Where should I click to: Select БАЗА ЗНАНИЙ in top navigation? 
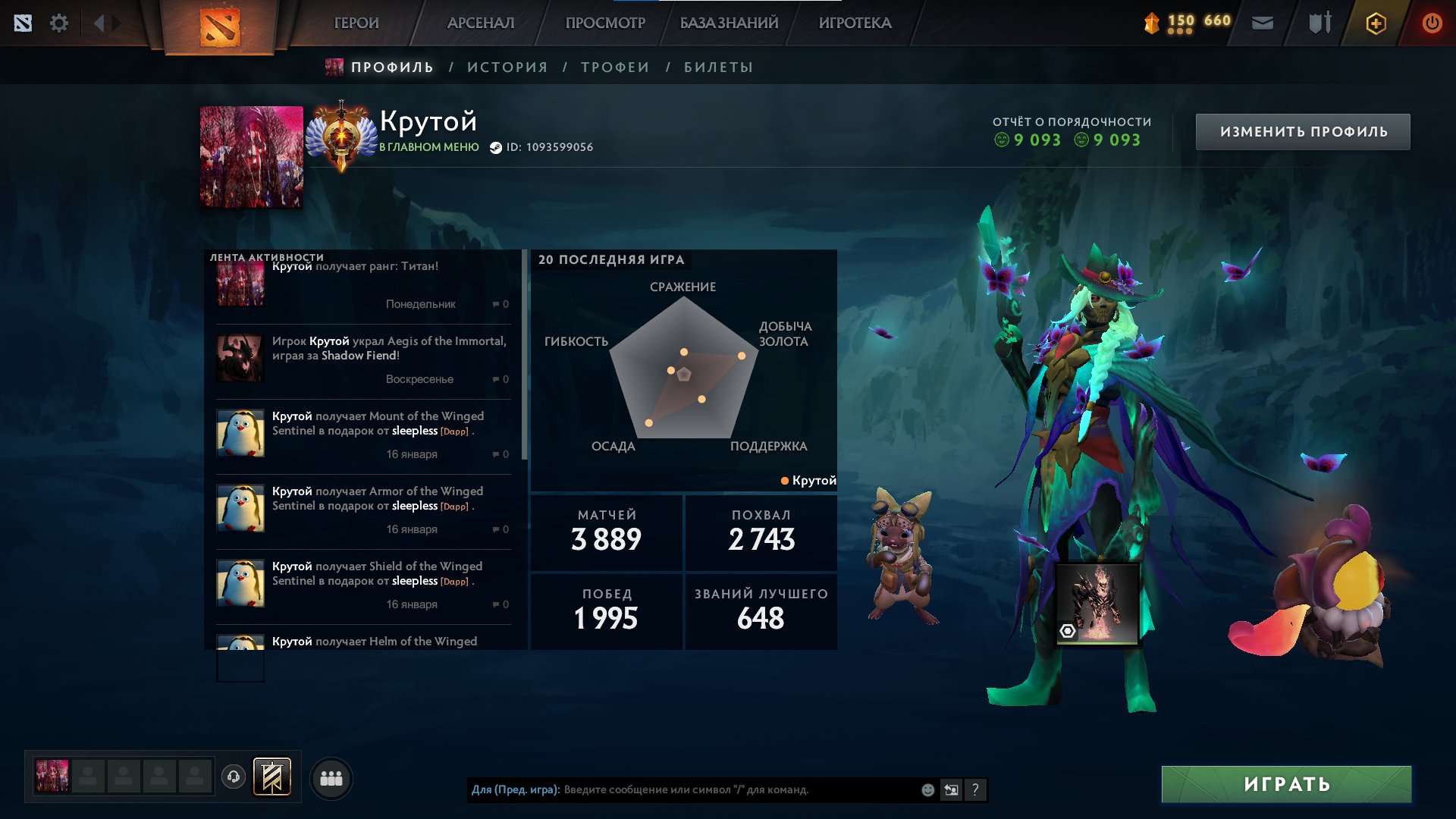729,23
